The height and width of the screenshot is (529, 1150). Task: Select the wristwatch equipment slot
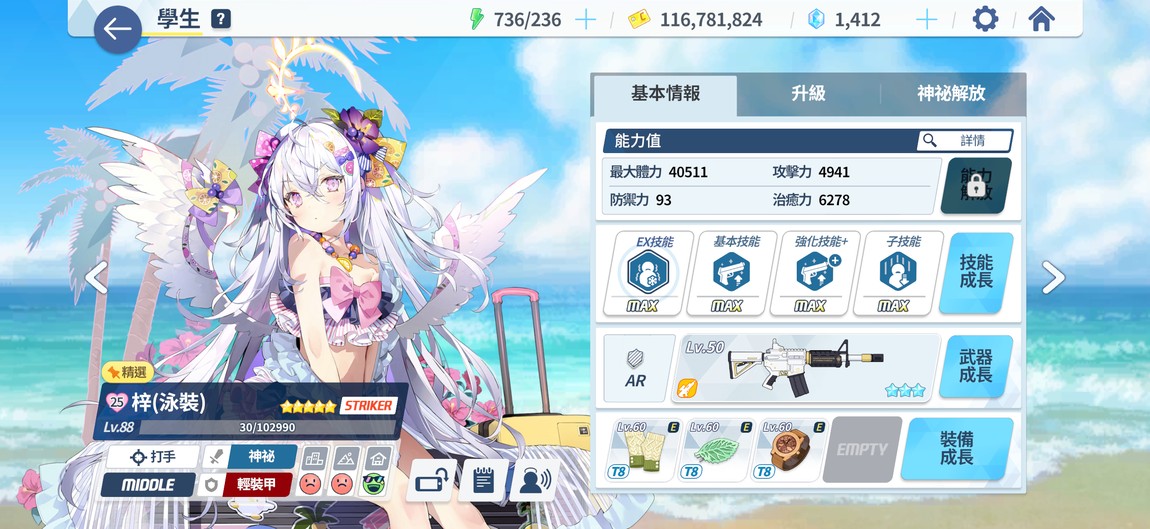click(789, 449)
